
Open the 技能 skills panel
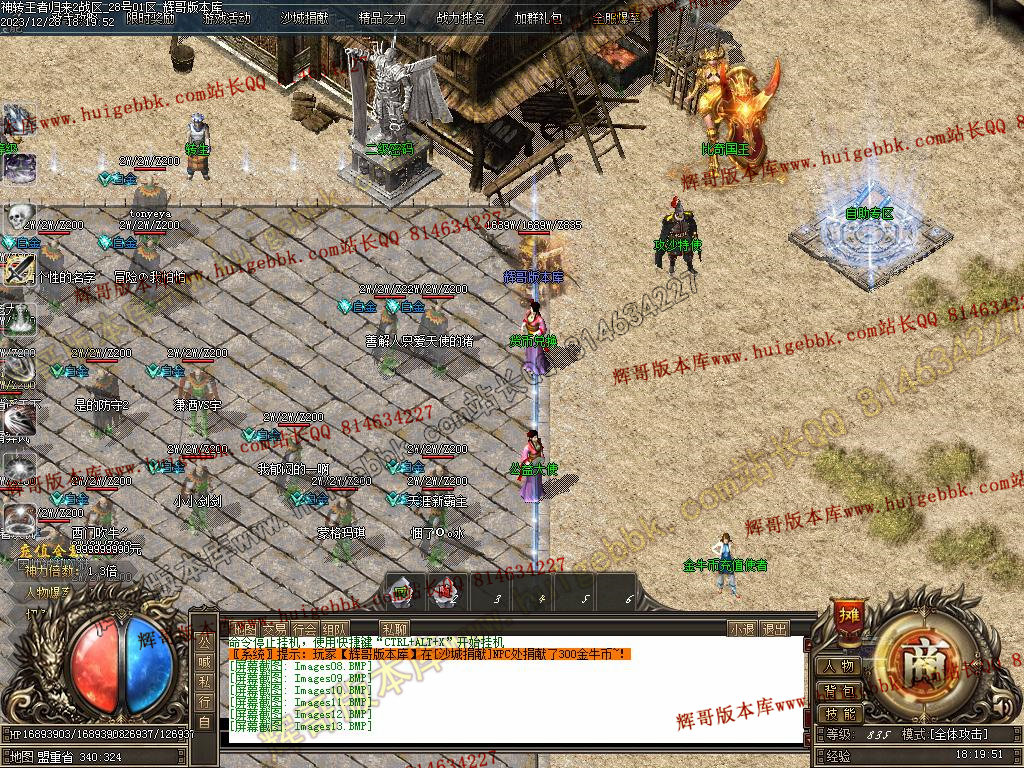839,713
